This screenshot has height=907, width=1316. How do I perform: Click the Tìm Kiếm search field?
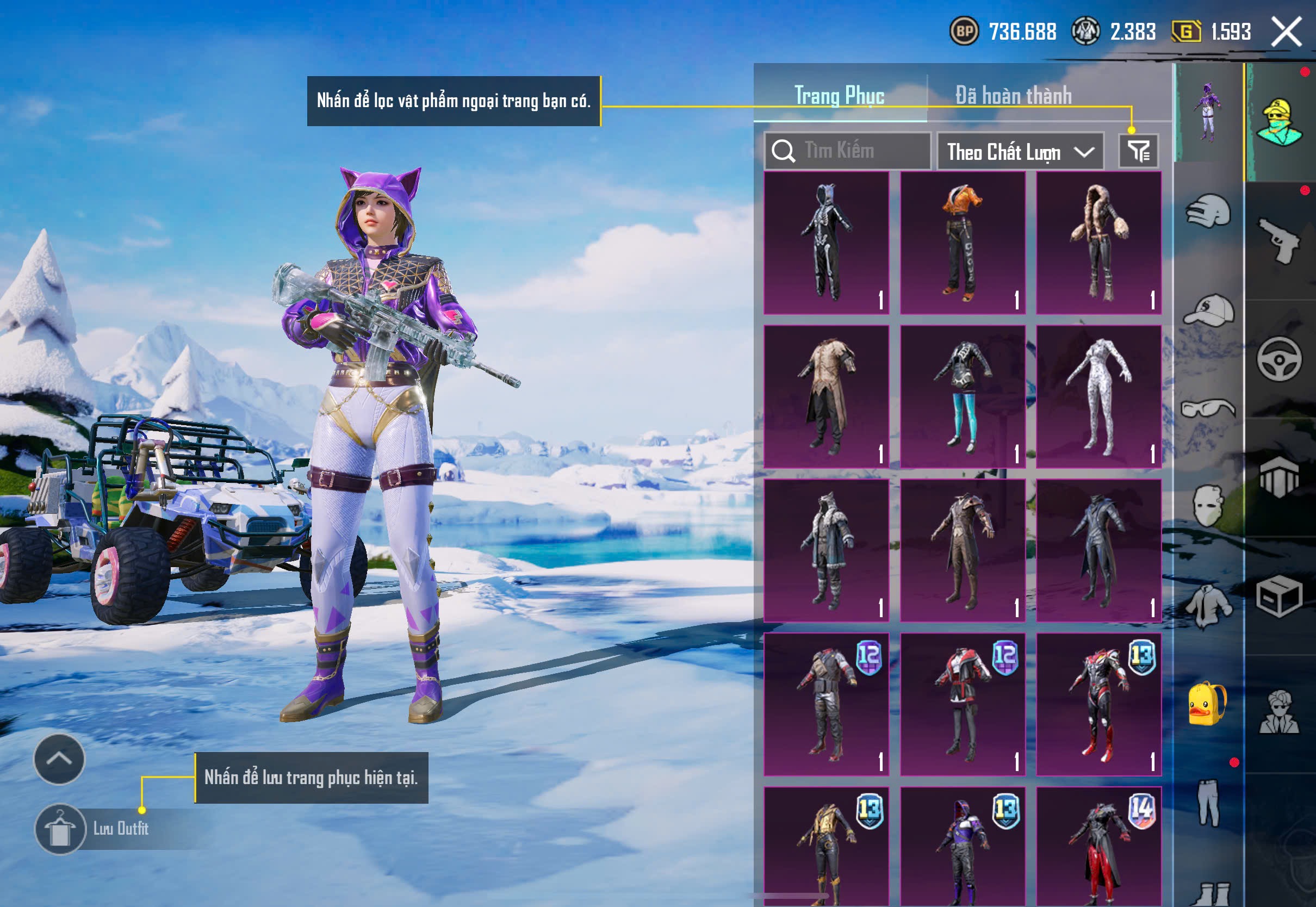848,151
